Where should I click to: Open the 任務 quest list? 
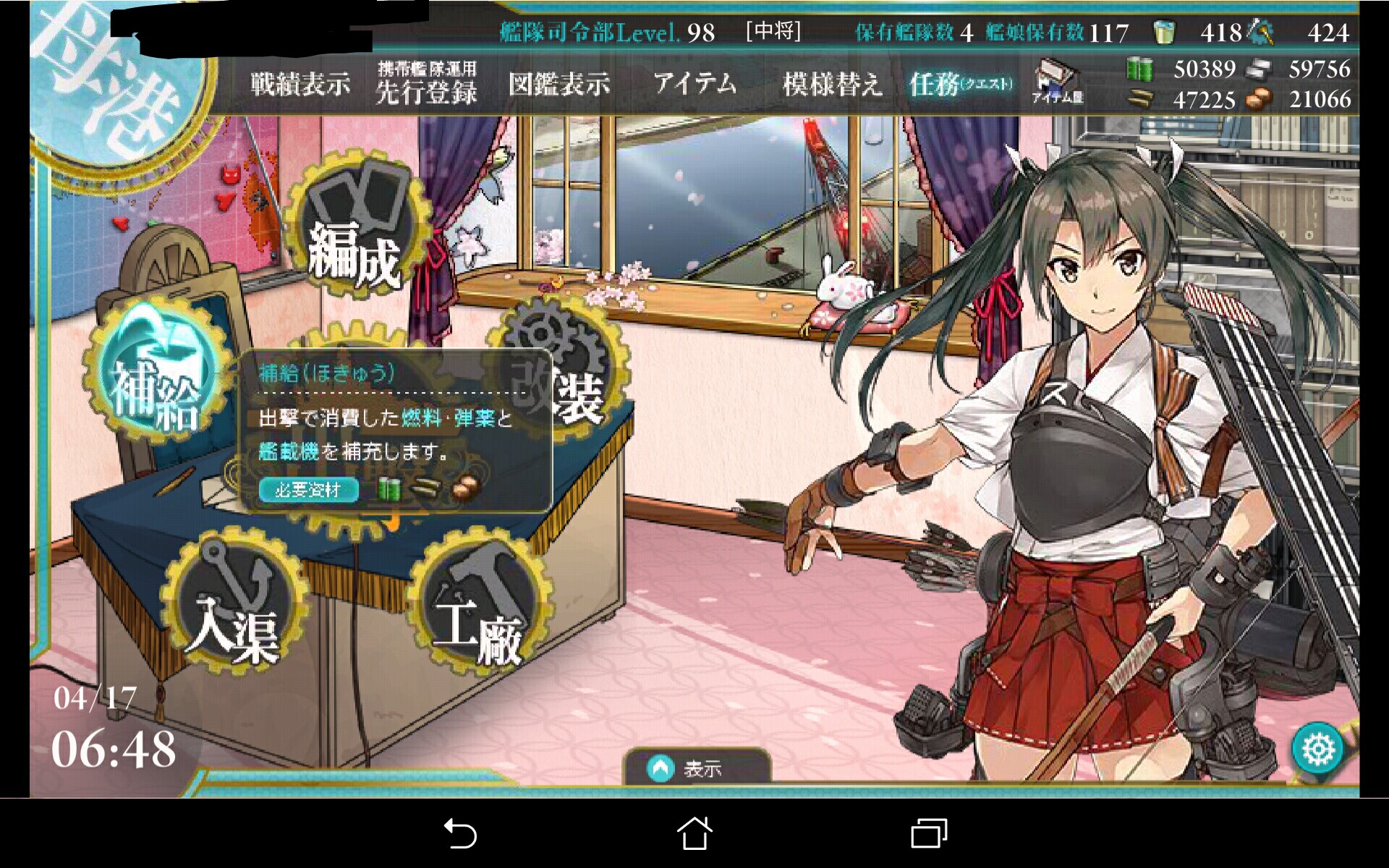pyautogui.click(x=960, y=85)
